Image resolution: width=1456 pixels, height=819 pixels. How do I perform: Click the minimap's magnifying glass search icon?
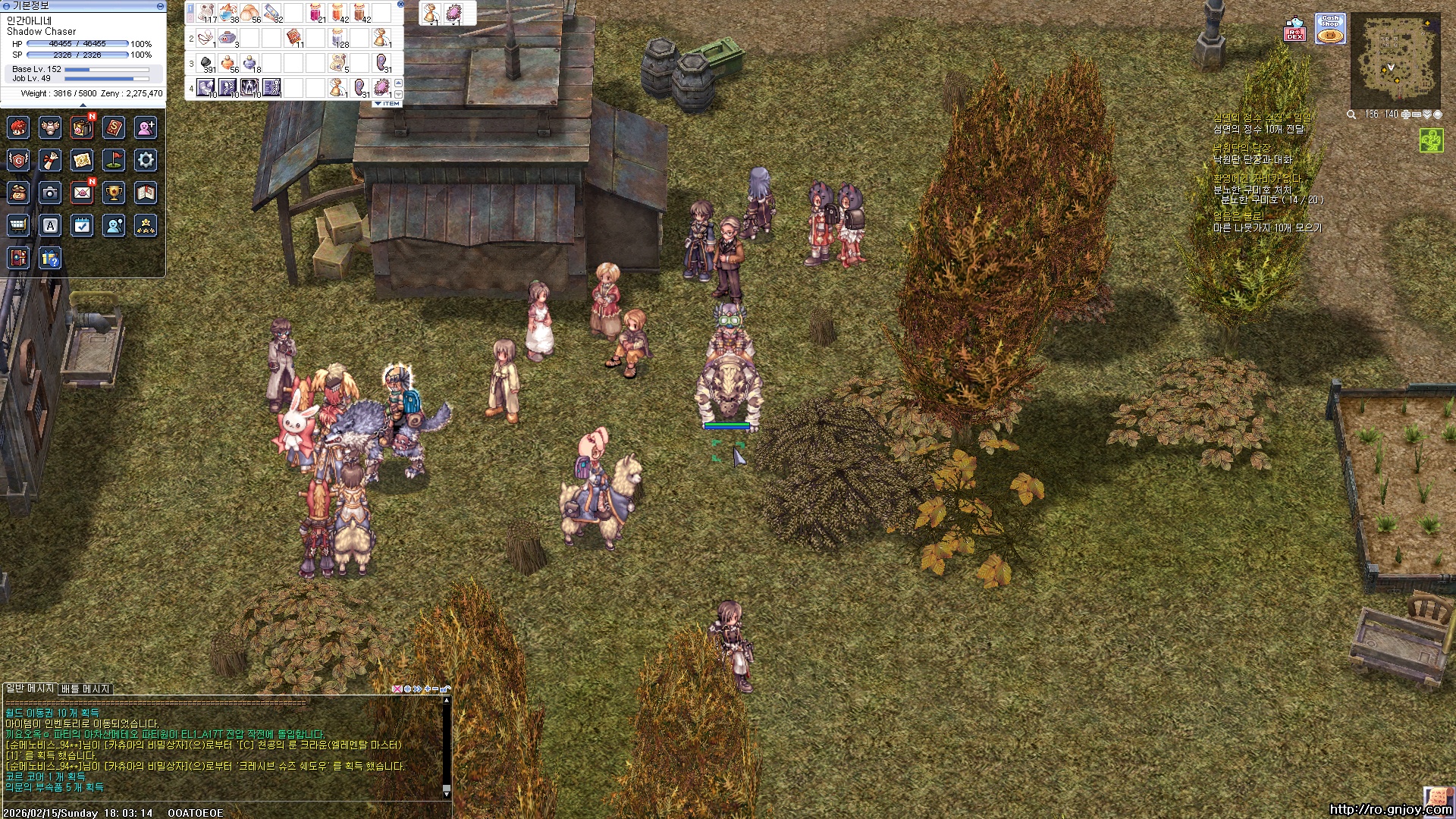(1351, 115)
